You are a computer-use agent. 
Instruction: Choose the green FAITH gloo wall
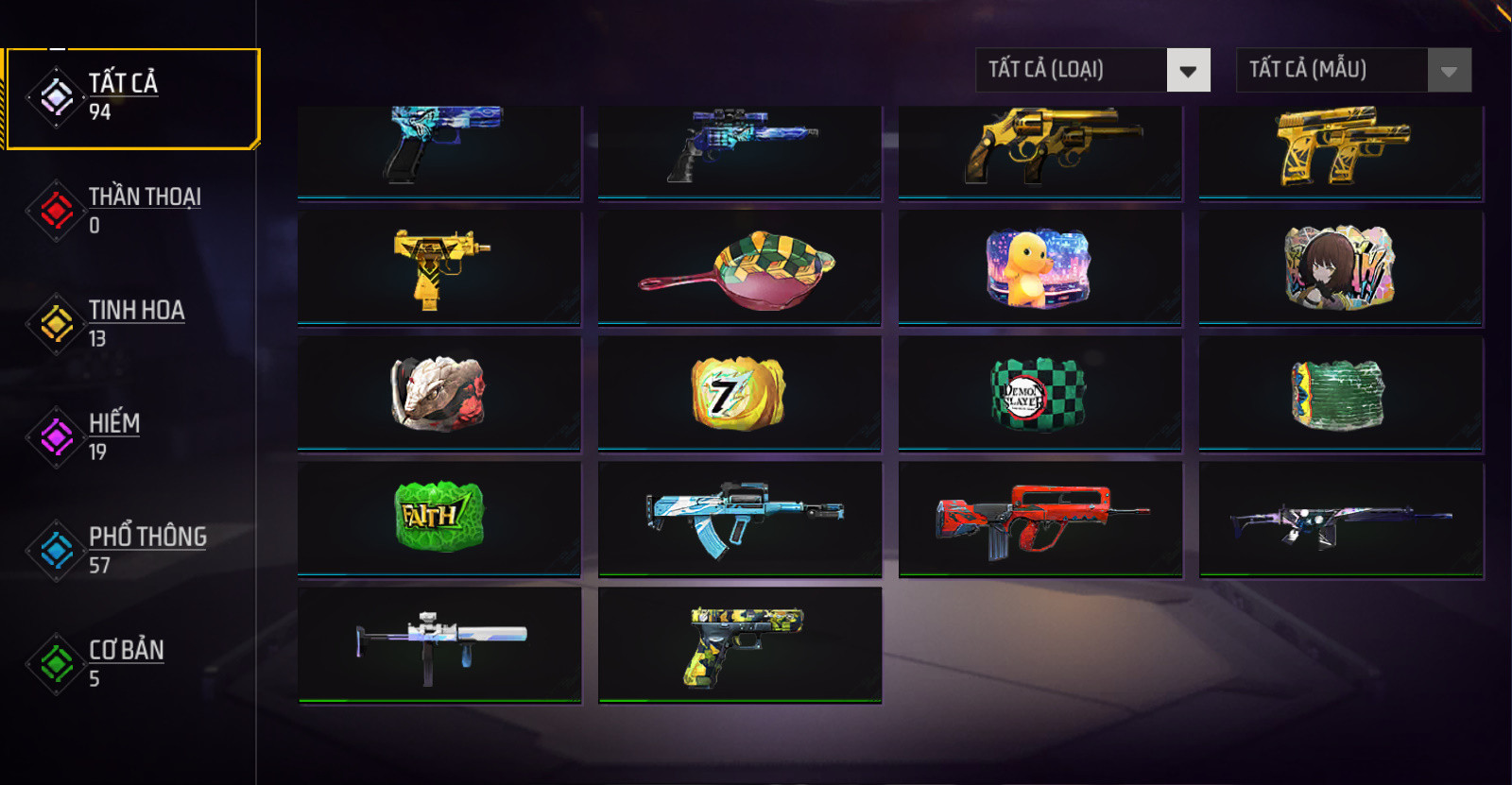439,518
